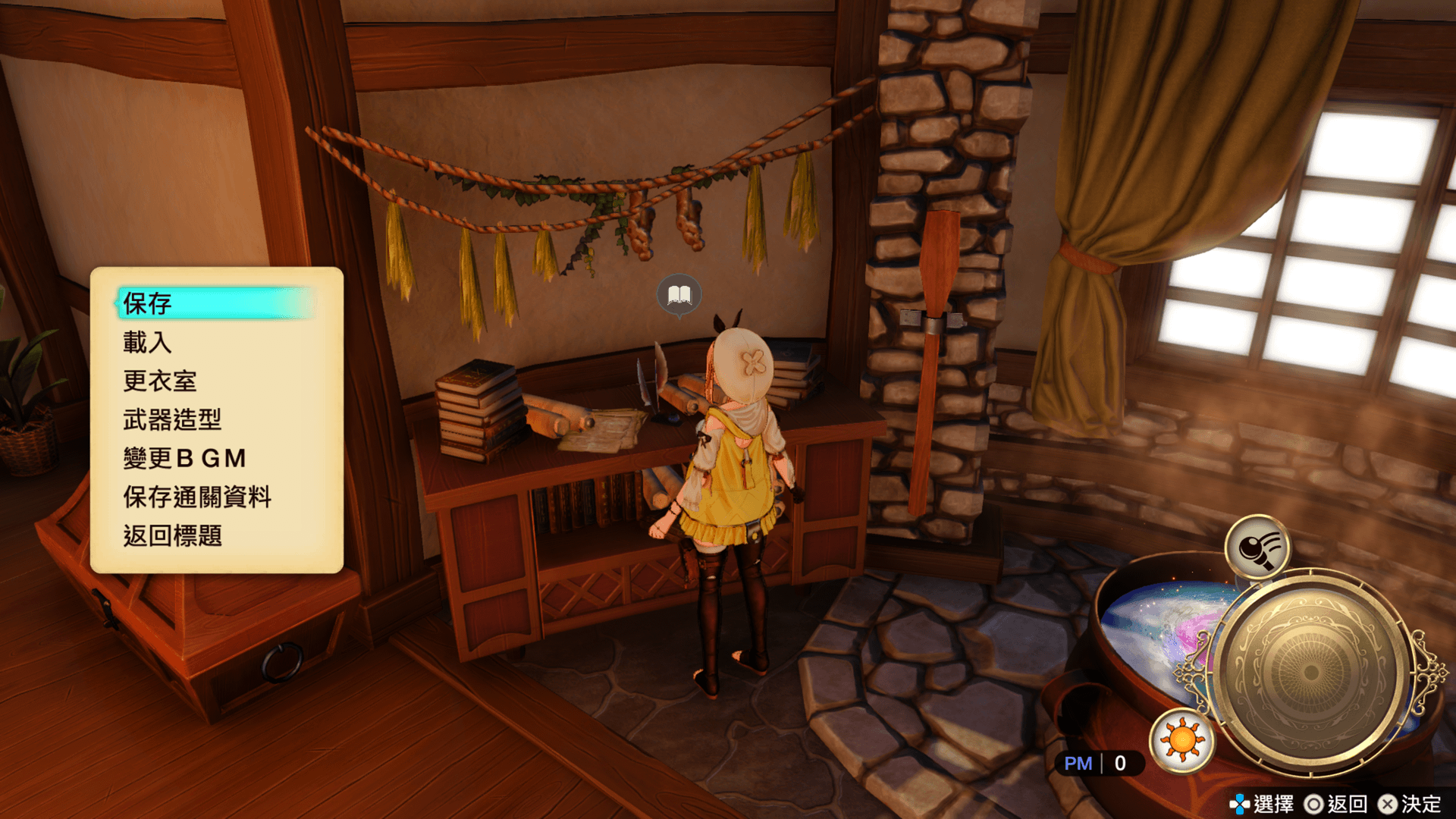Open the 變更BGM music option

[185, 459]
